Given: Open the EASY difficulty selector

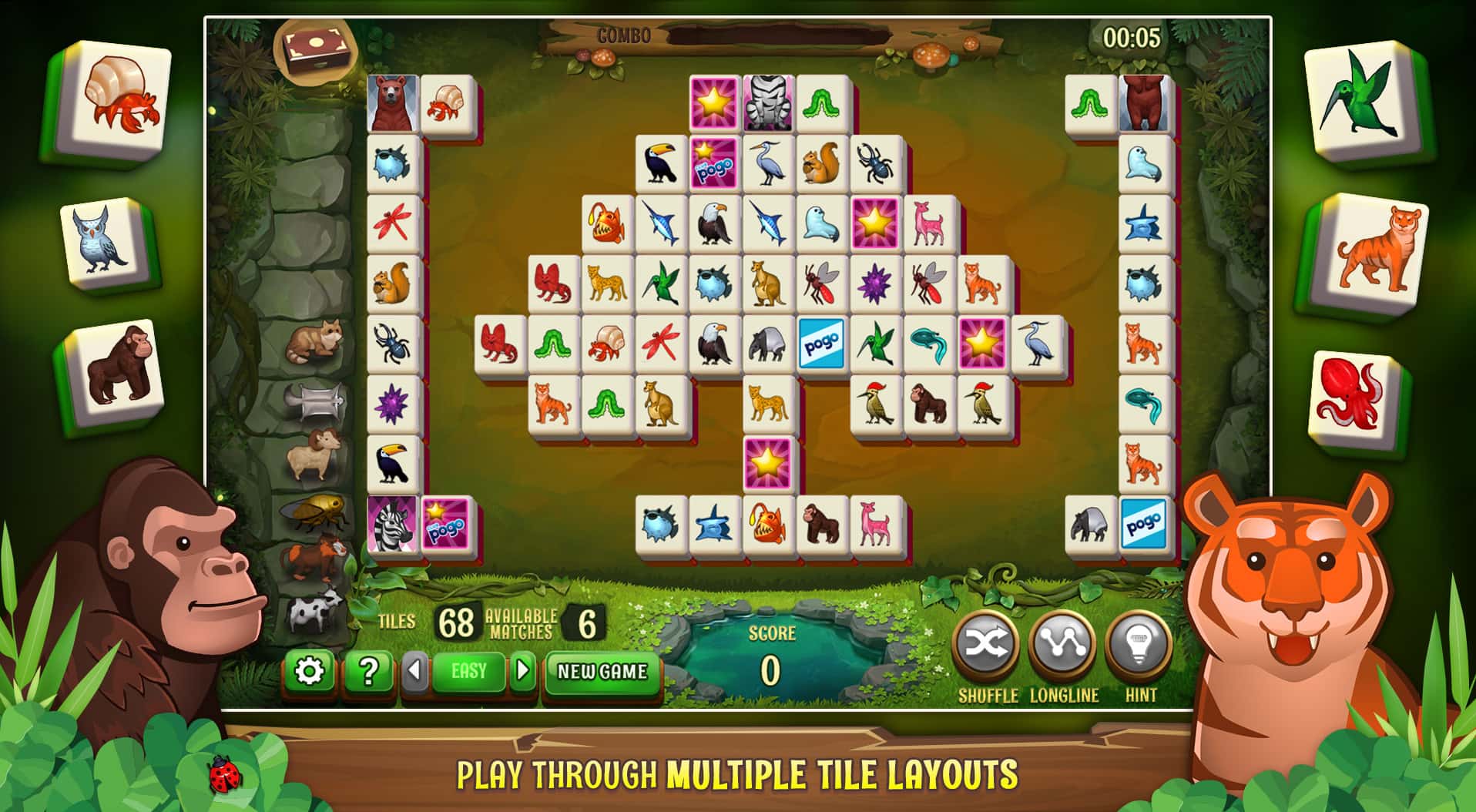Looking at the screenshot, I should click(x=469, y=670).
